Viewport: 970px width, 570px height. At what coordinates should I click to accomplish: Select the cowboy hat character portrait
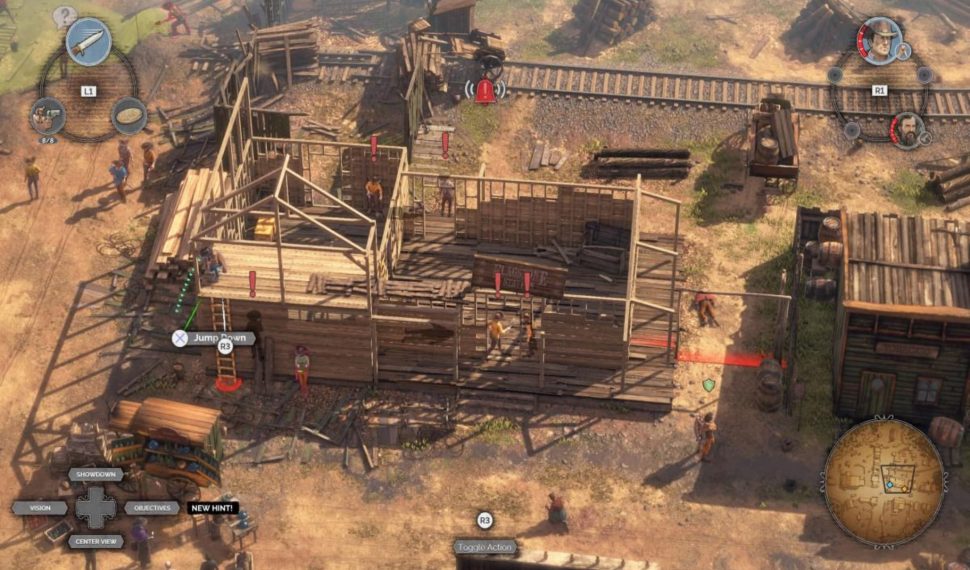(880, 41)
